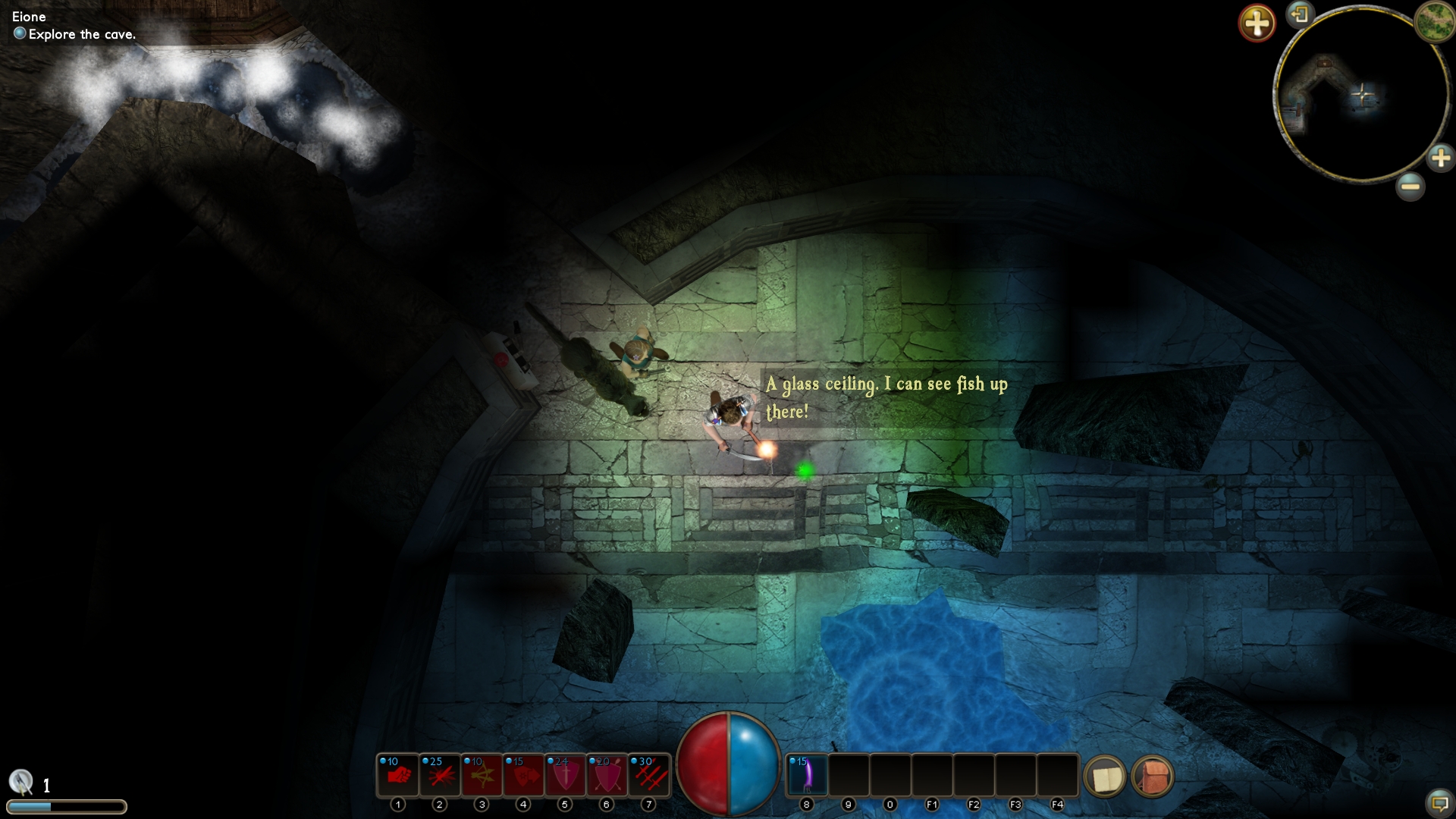Open the world map thumbnail

pos(1433,20)
